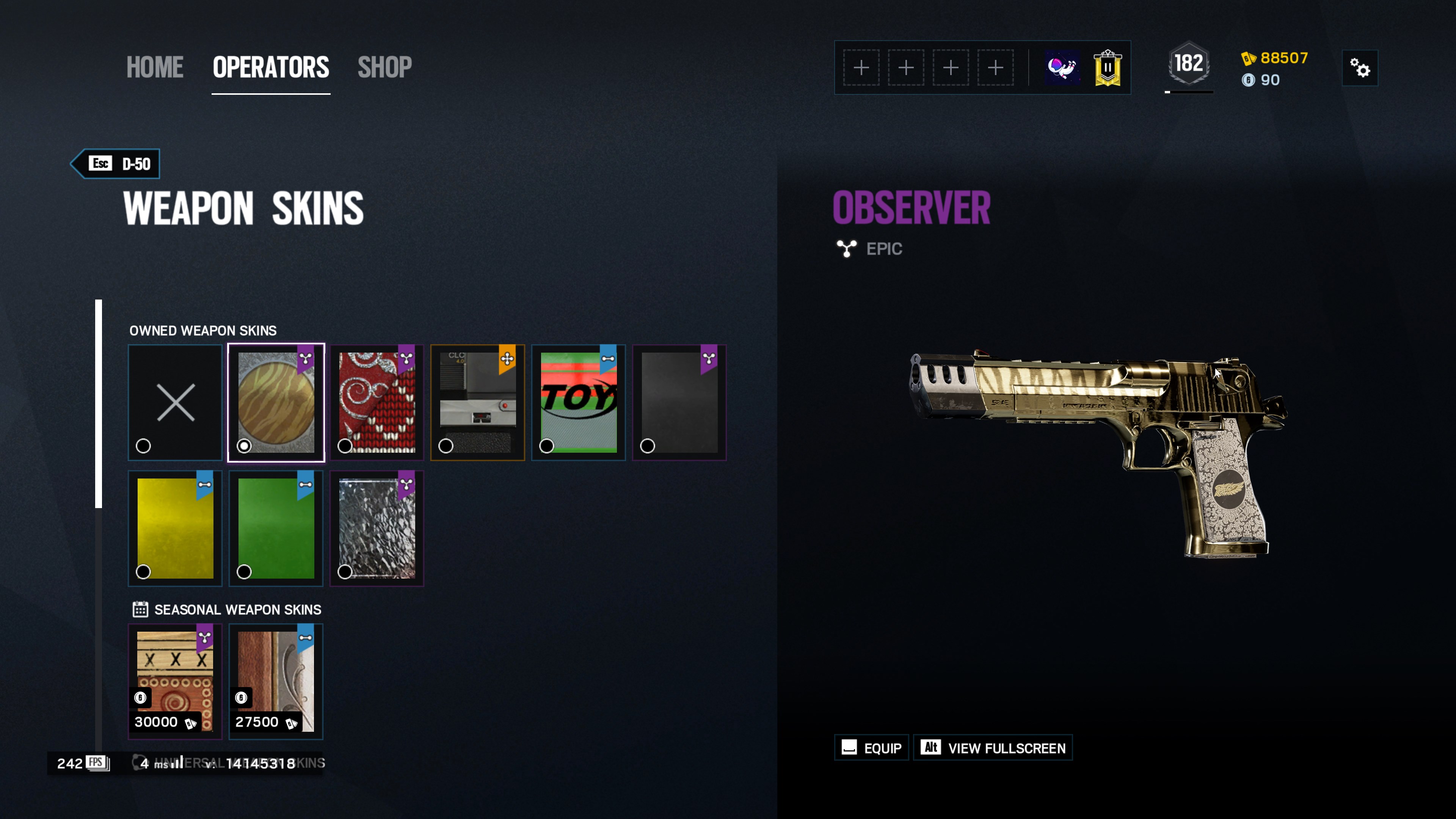Choose the plain dark grey skin
Viewport: 1456px width, 819px height.
click(x=679, y=402)
